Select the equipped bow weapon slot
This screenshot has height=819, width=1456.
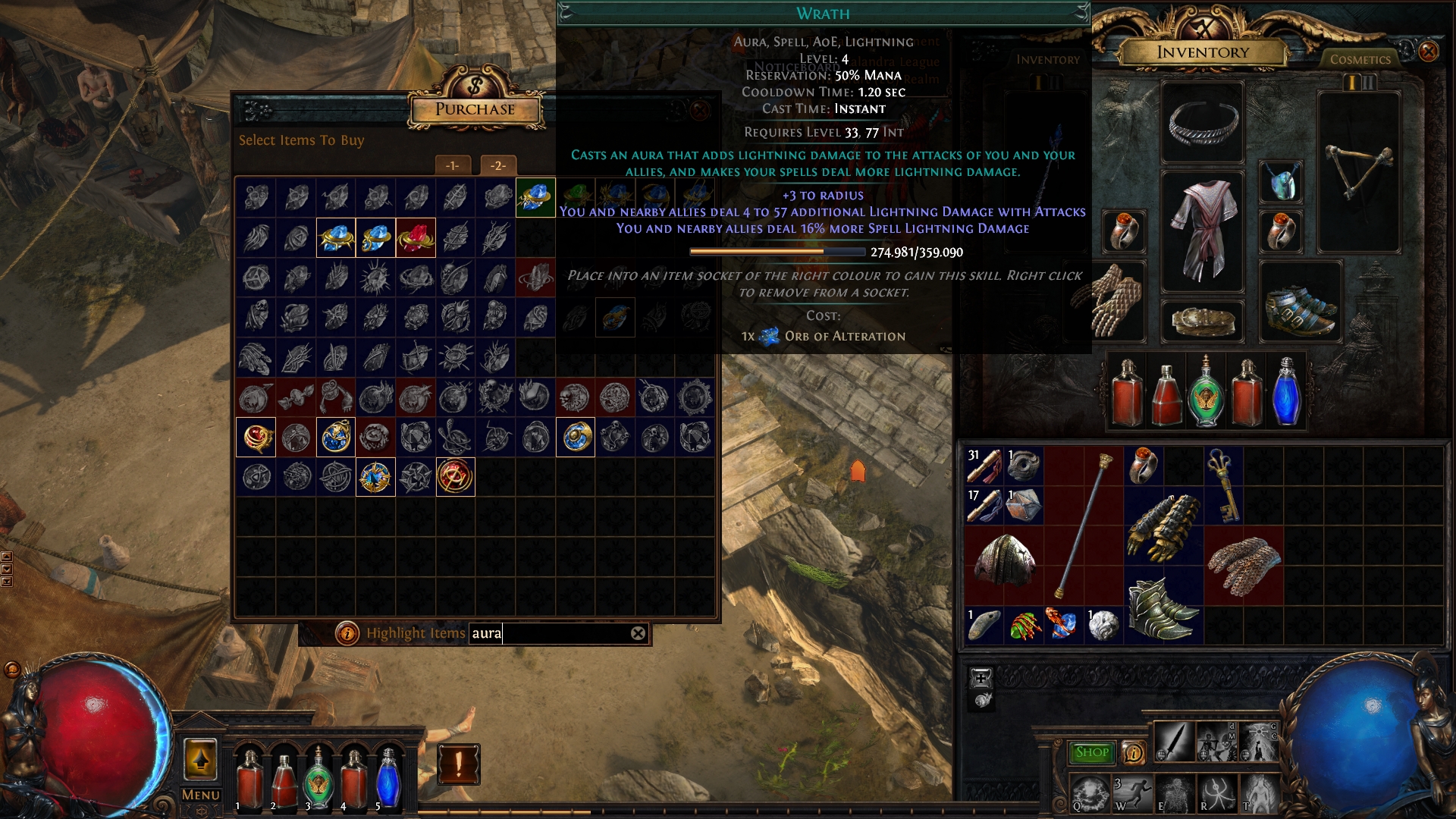tap(1358, 173)
